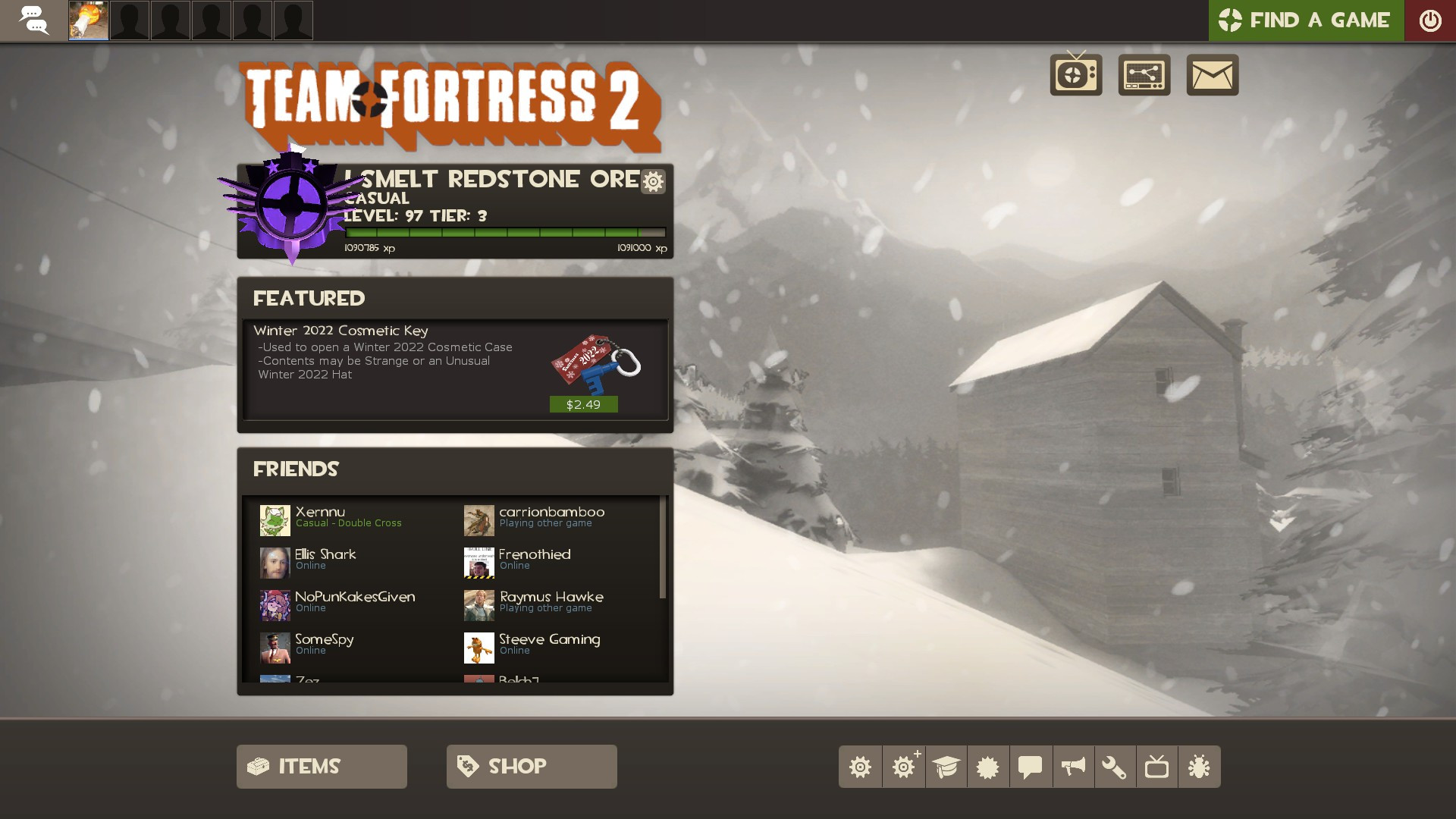The width and height of the screenshot is (1456, 819).
Task: Report a bug using the bug icon
Action: tap(1200, 767)
